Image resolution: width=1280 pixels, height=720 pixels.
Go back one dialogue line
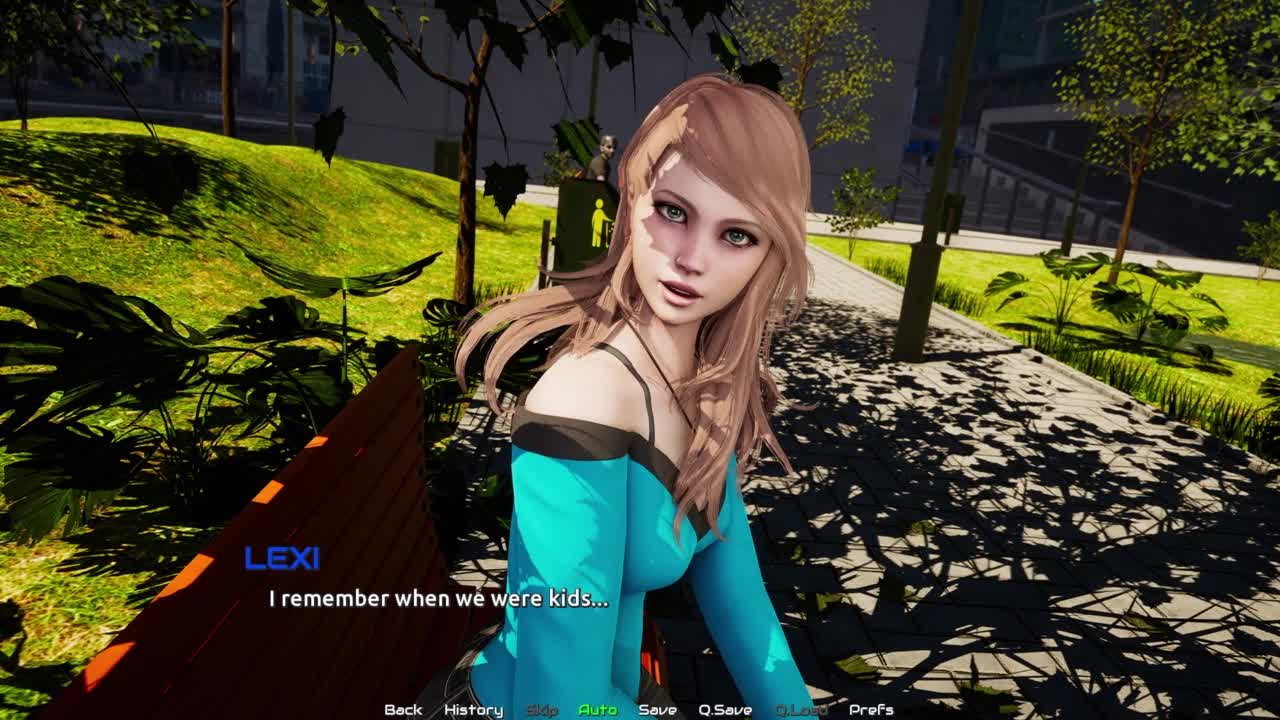point(403,710)
